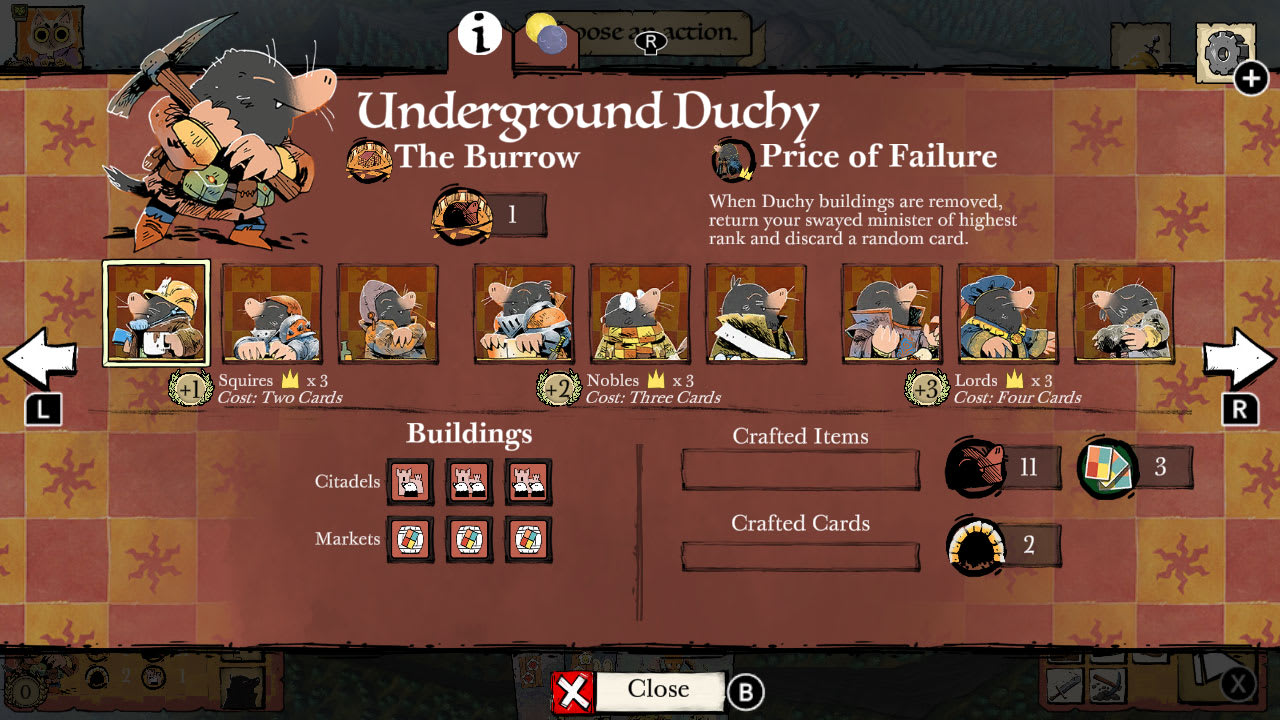Select the +3 Lords cost badge
This screenshot has width=1280, height=720.
tap(925, 389)
